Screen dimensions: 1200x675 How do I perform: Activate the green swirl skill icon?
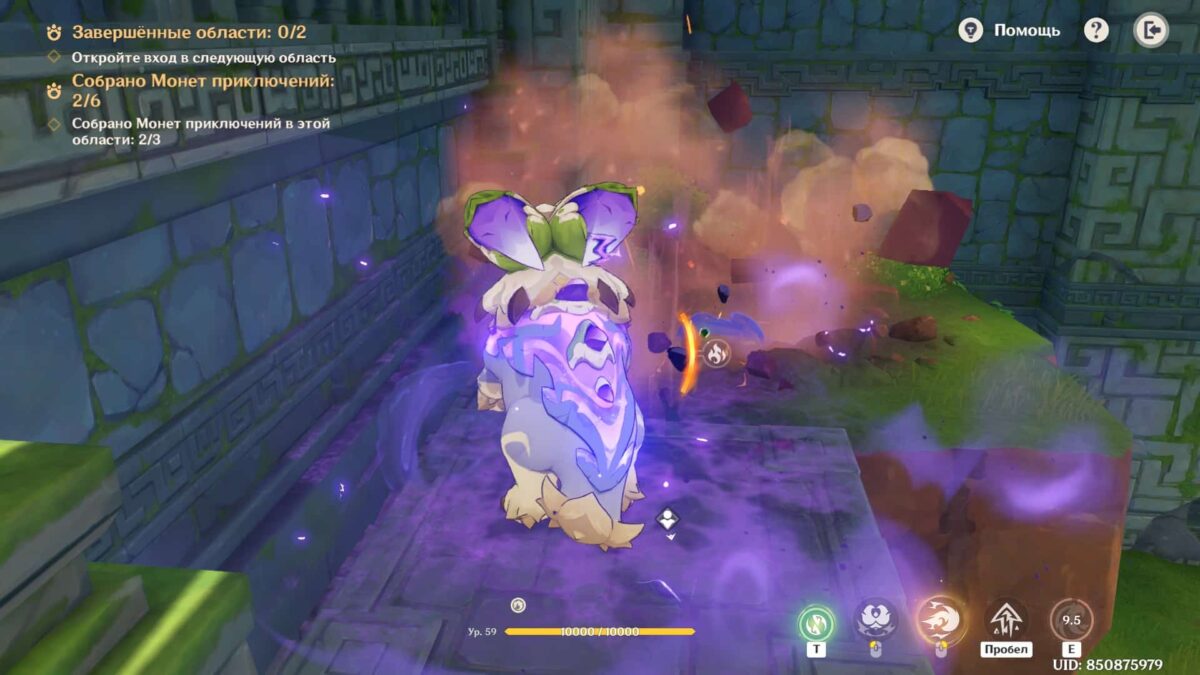click(816, 622)
